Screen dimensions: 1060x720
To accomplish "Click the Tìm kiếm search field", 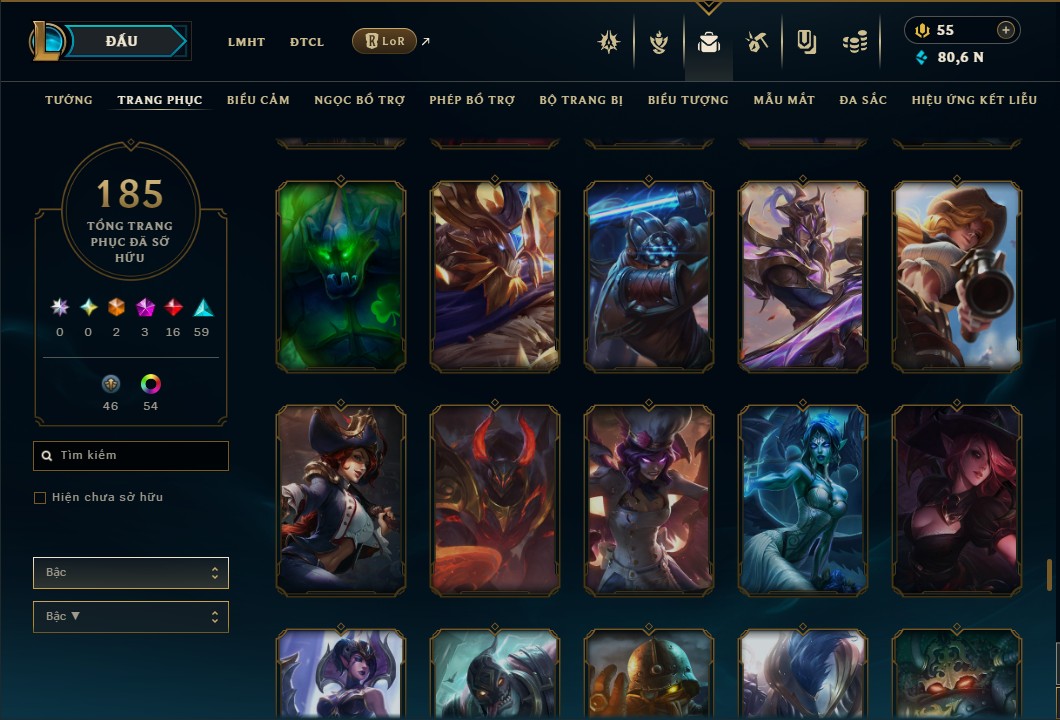I will (x=131, y=456).
